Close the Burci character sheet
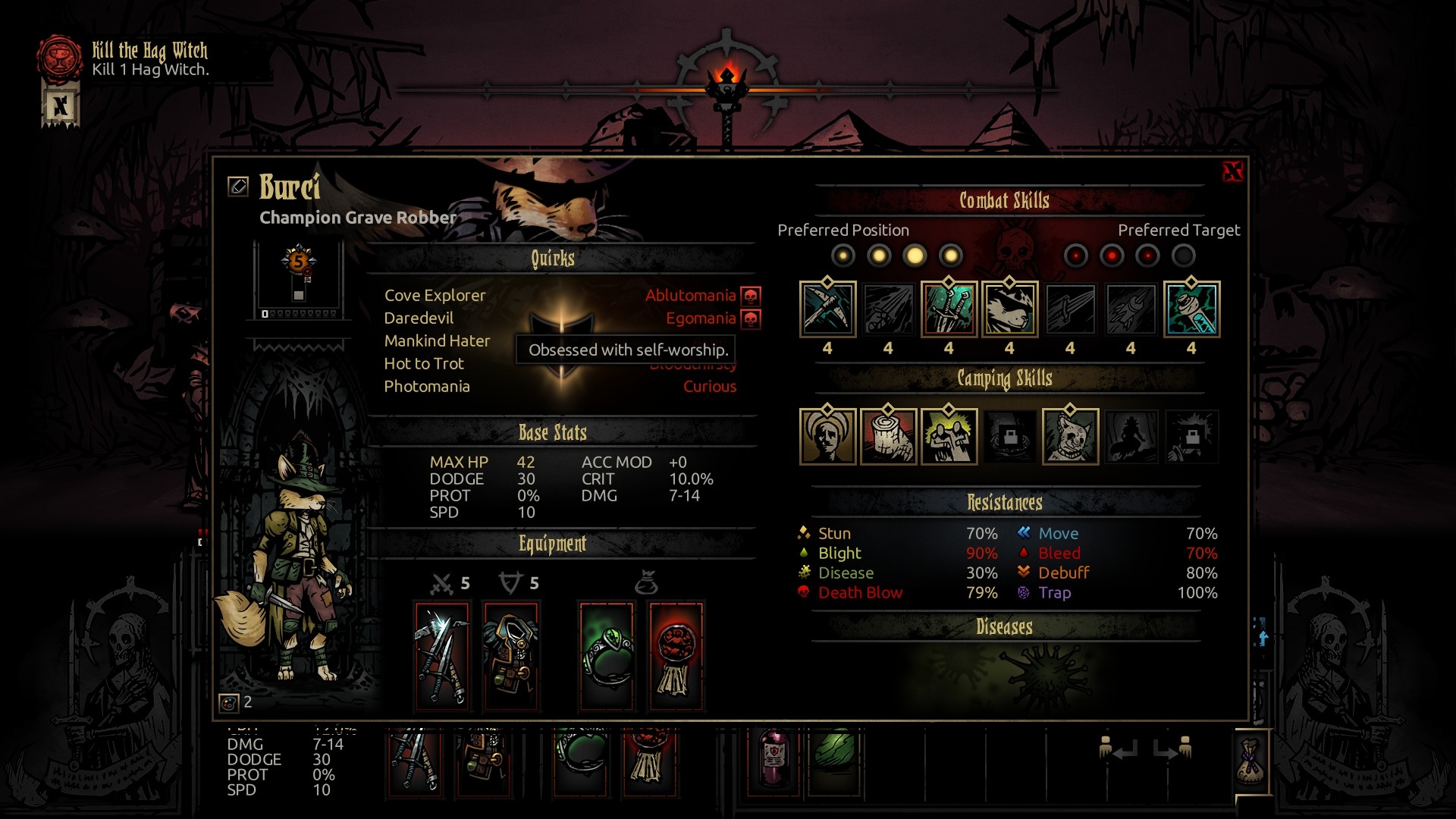Viewport: 1456px width, 819px height. click(x=1232, y=171)
